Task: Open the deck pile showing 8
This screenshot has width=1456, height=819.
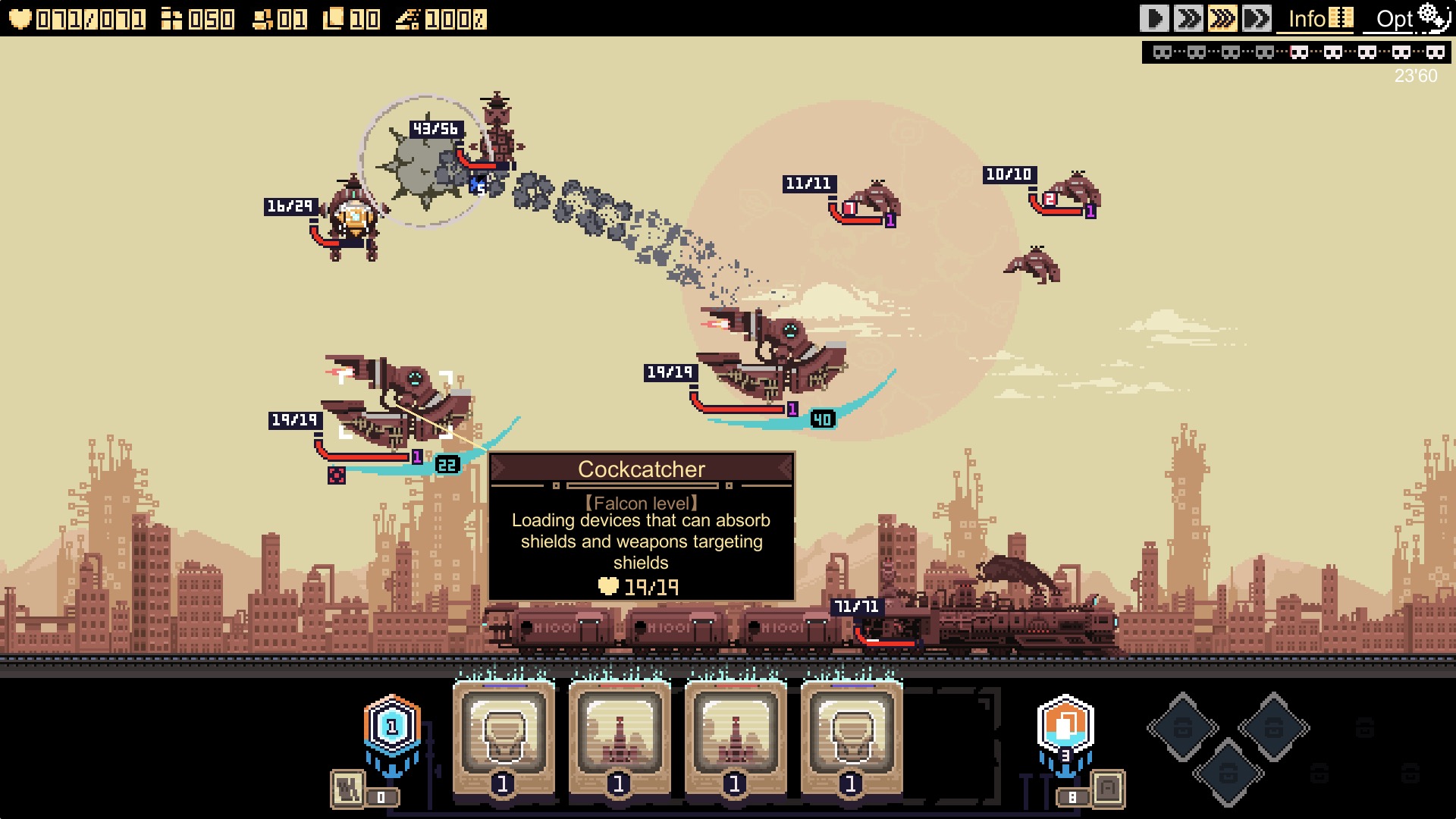Action: point(1106,789)
